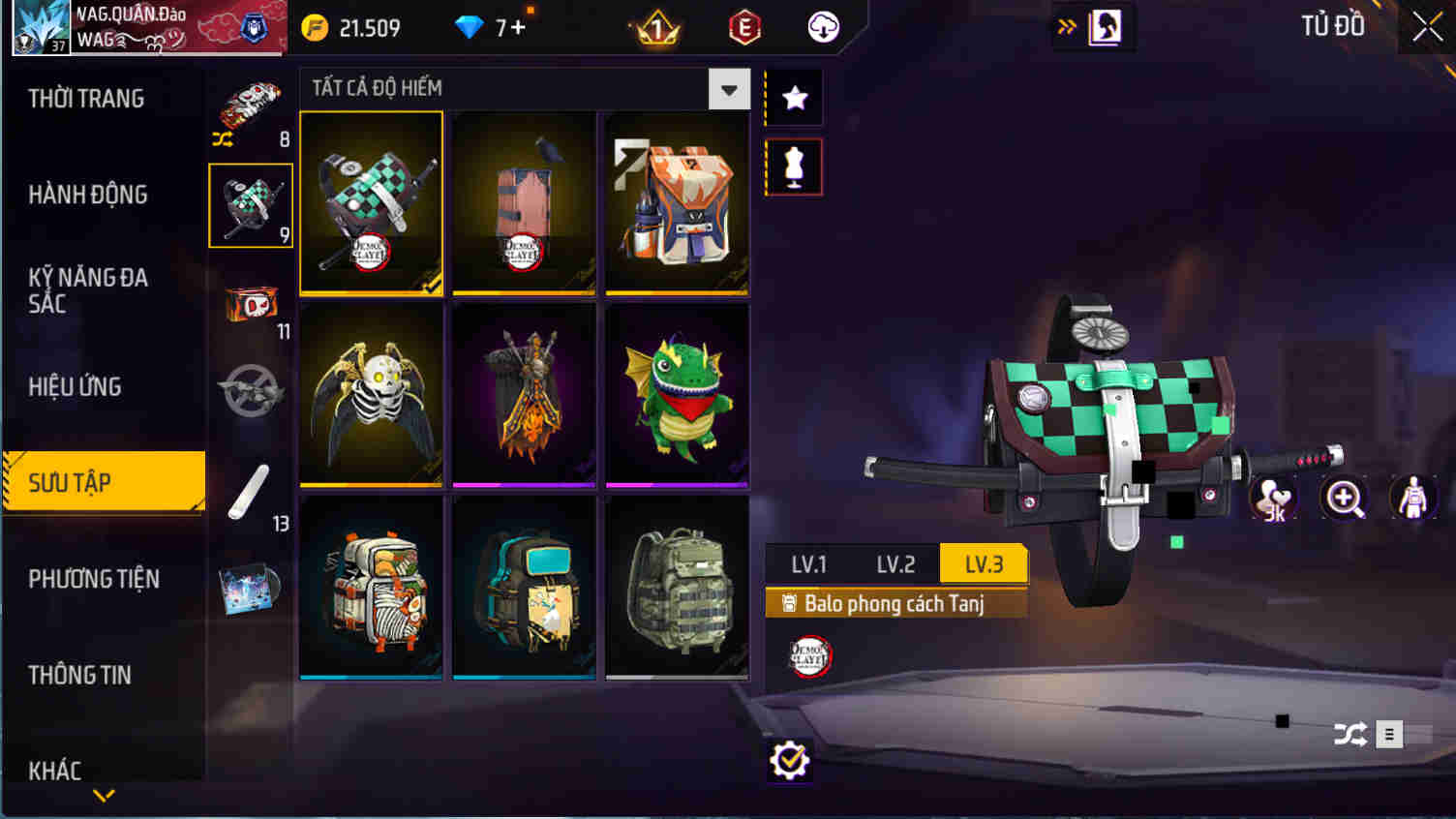The height and width of the screenshot is (819, 1456).
Task: Click the 3k likes heart icon
Action: click(1274, 499)
